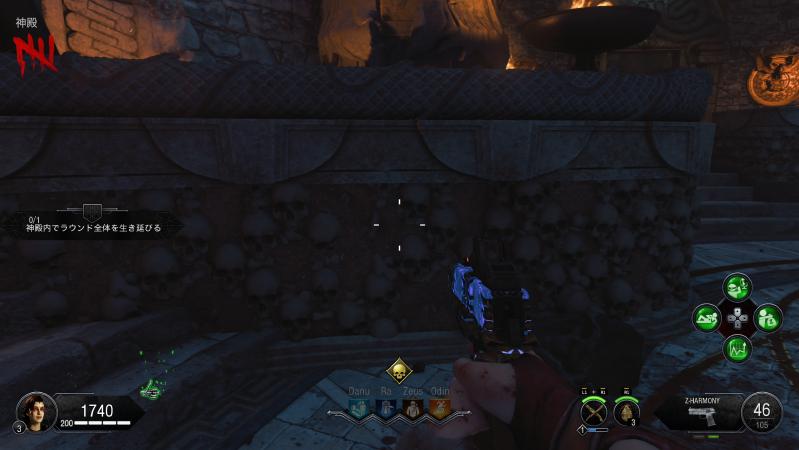Open the temple survival objective tracker
This screenshot has height=450, width=799.
[92, 220]
